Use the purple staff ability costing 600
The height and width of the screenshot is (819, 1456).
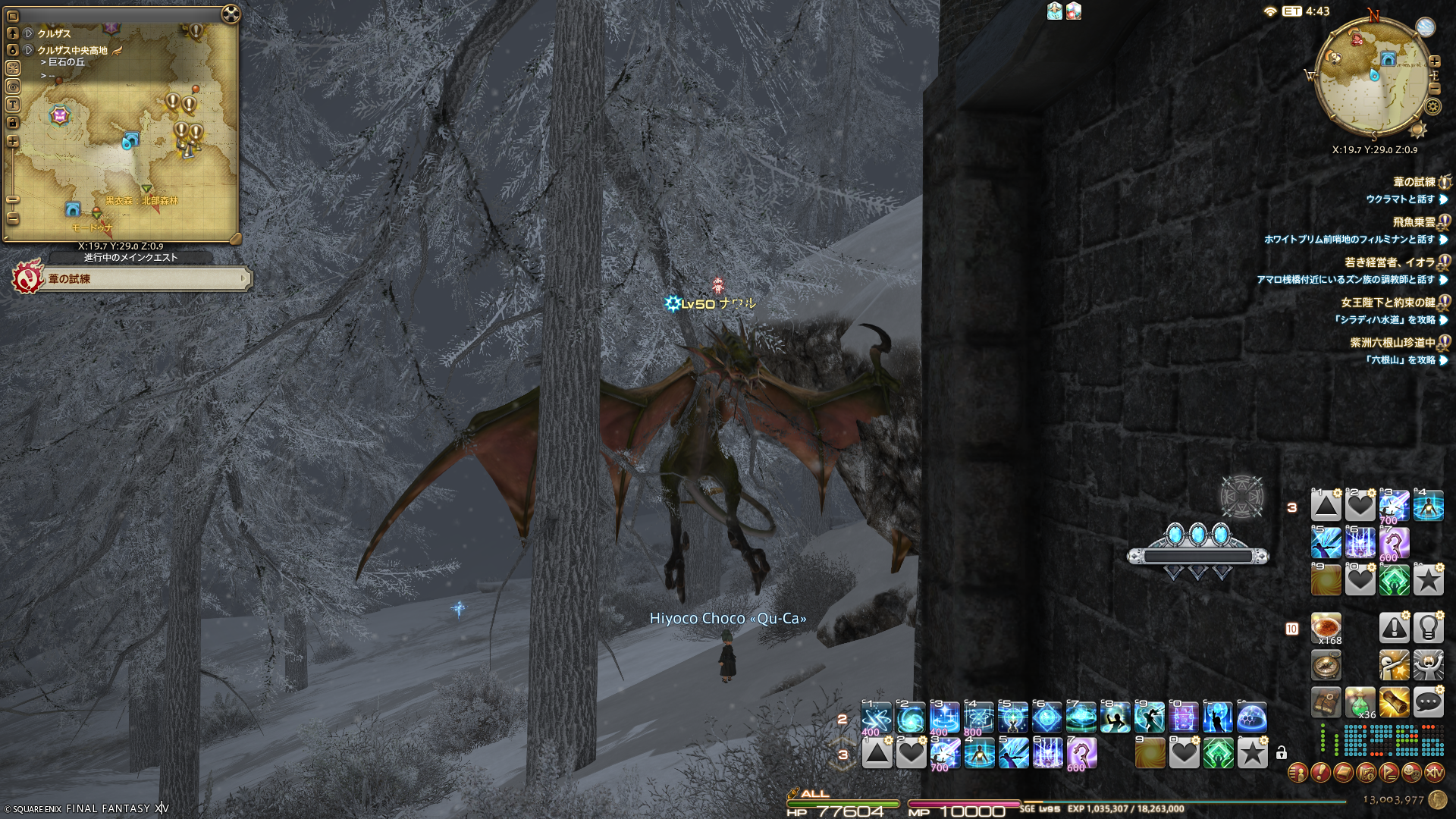point(1081,754)
